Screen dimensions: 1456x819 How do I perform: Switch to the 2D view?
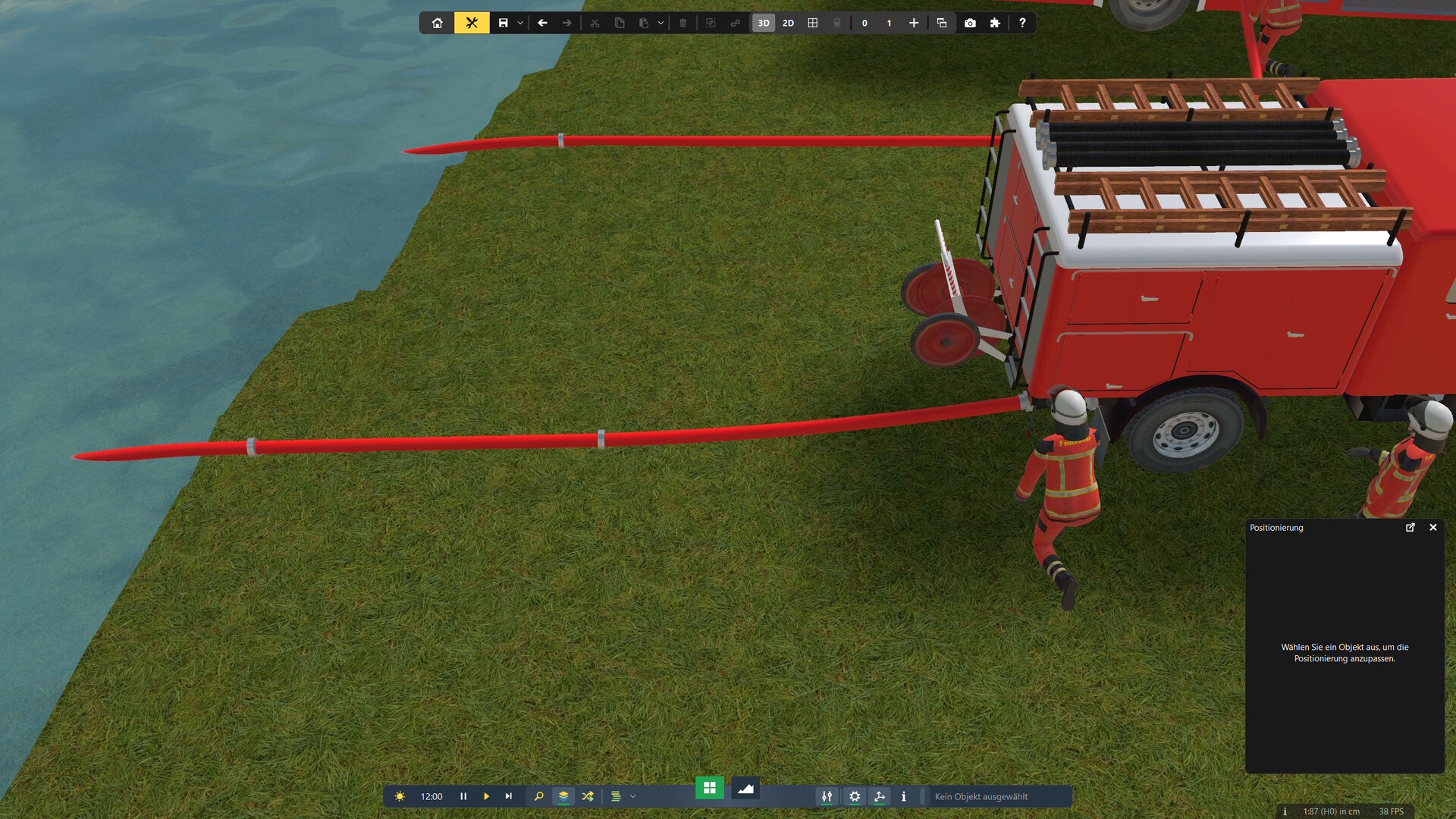click(x=788, y=23)
